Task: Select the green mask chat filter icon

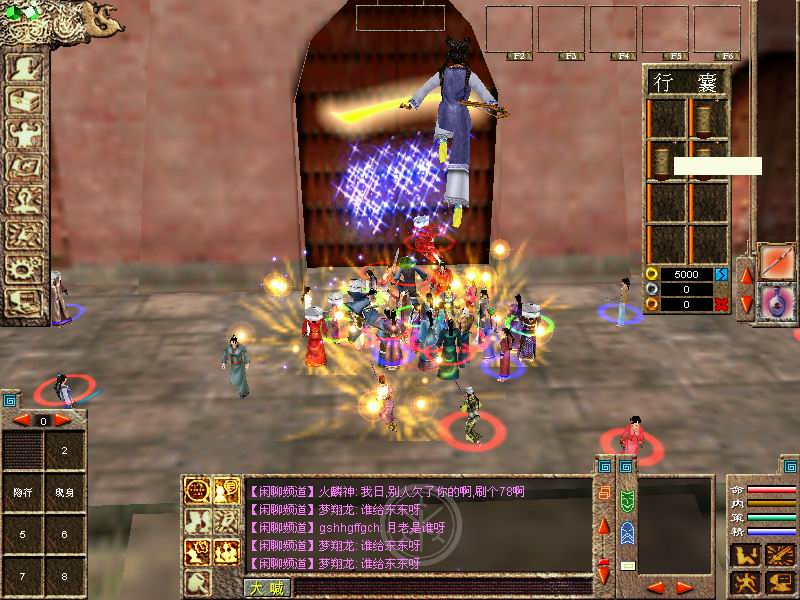Action: click(x=627, y=499)
